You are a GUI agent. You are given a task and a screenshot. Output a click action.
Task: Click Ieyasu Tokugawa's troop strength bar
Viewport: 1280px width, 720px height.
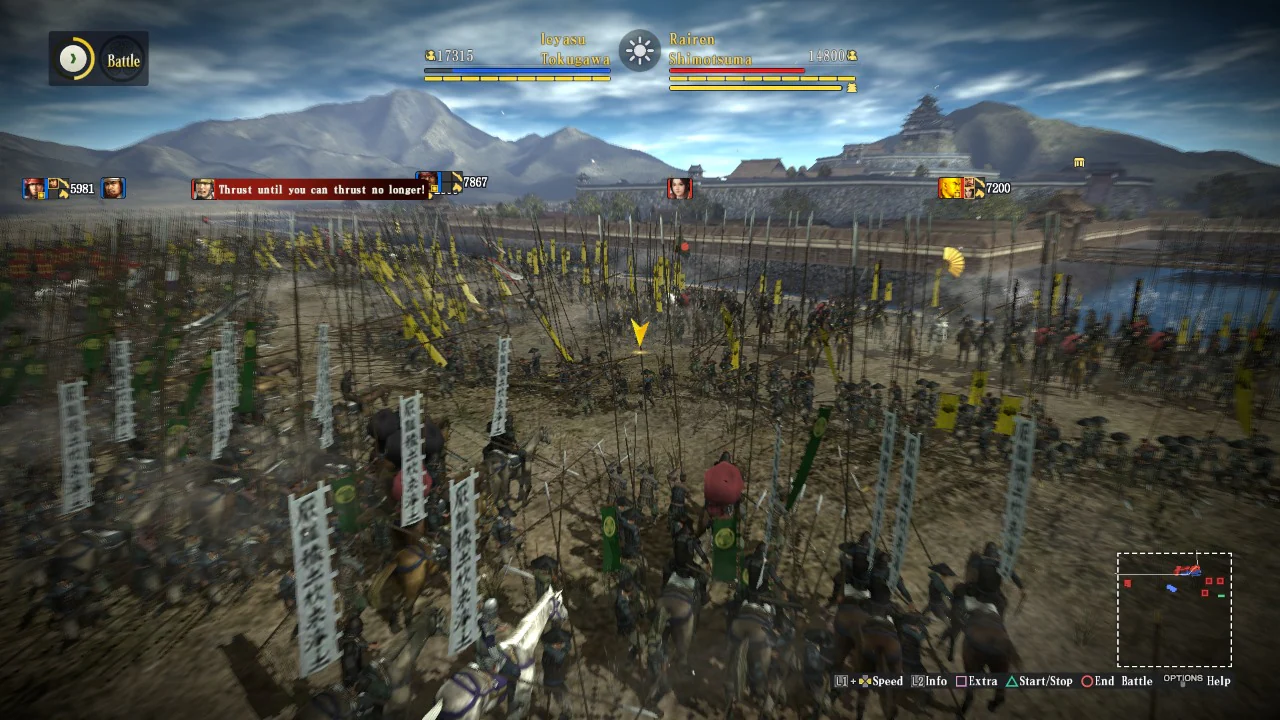pos(517,70)
